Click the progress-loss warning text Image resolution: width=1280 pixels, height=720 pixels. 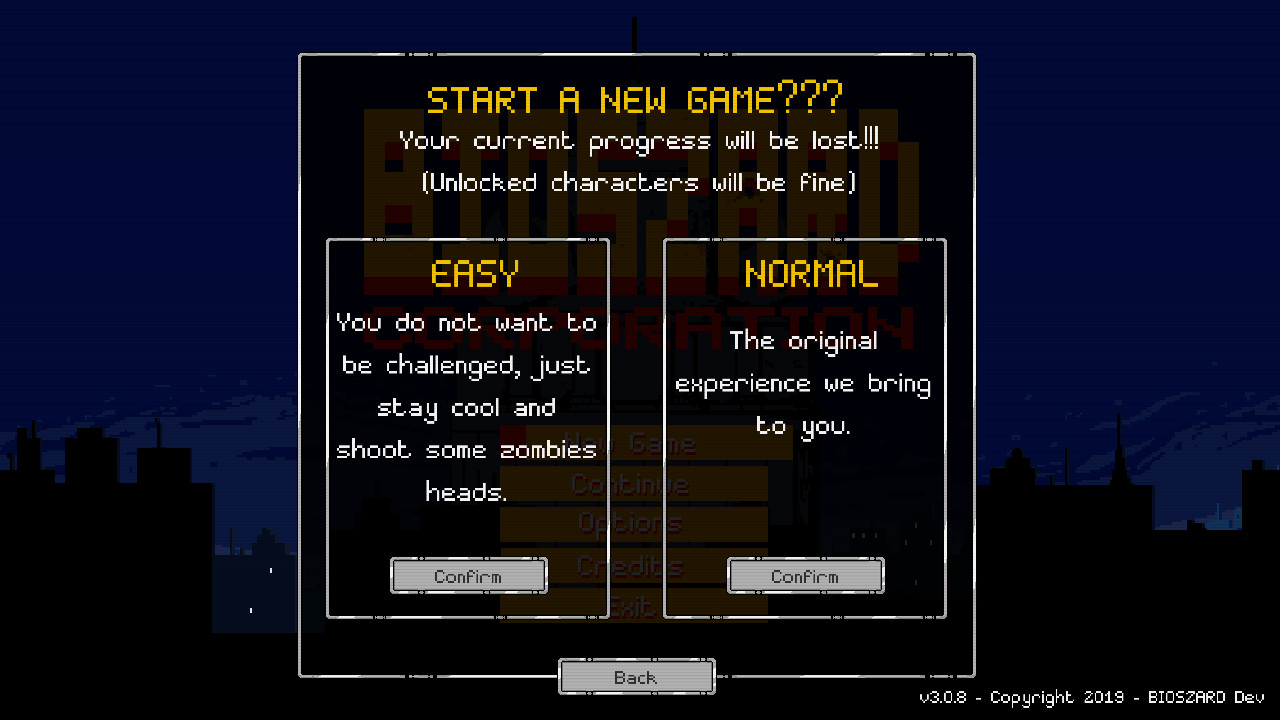tap(637, 140)
